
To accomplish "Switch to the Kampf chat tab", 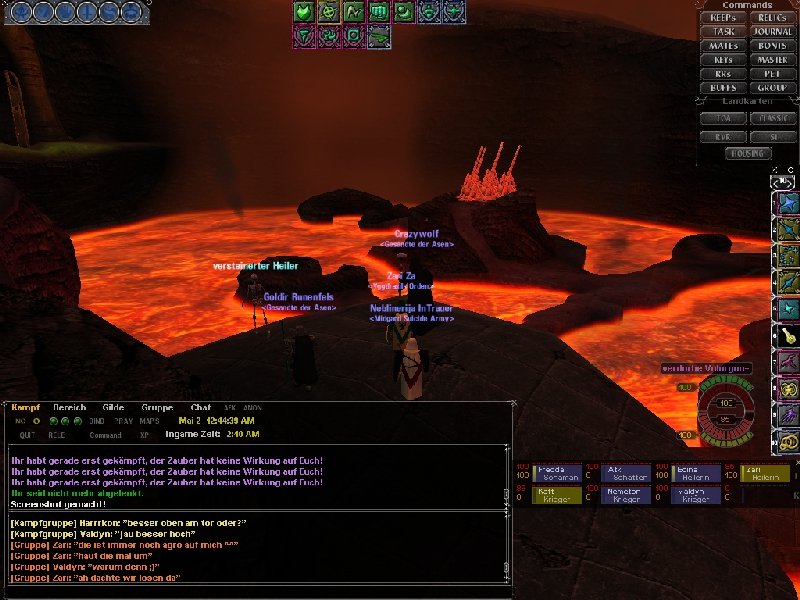I will (x=25, y=407).
